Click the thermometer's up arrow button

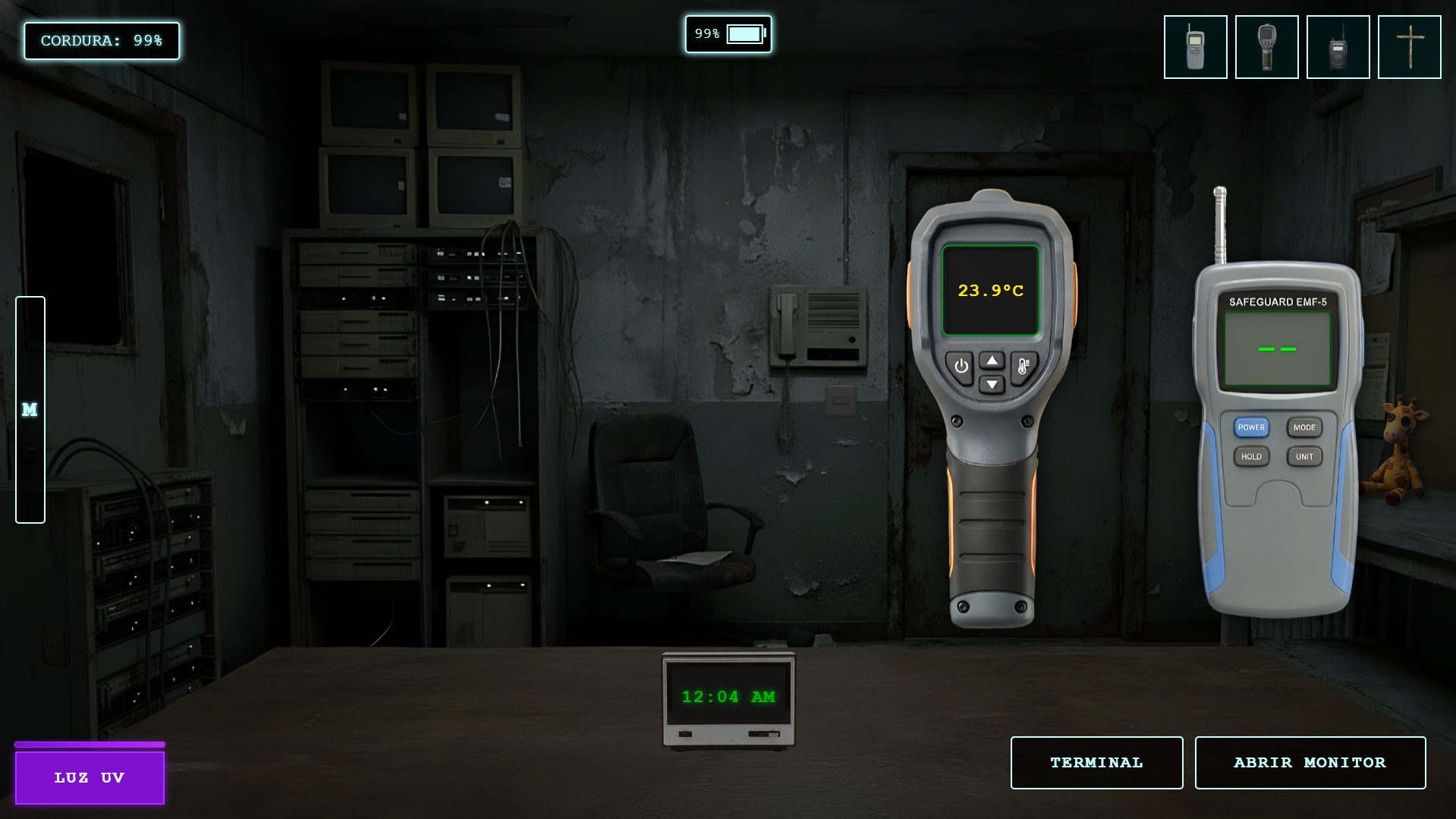[992, 361]
